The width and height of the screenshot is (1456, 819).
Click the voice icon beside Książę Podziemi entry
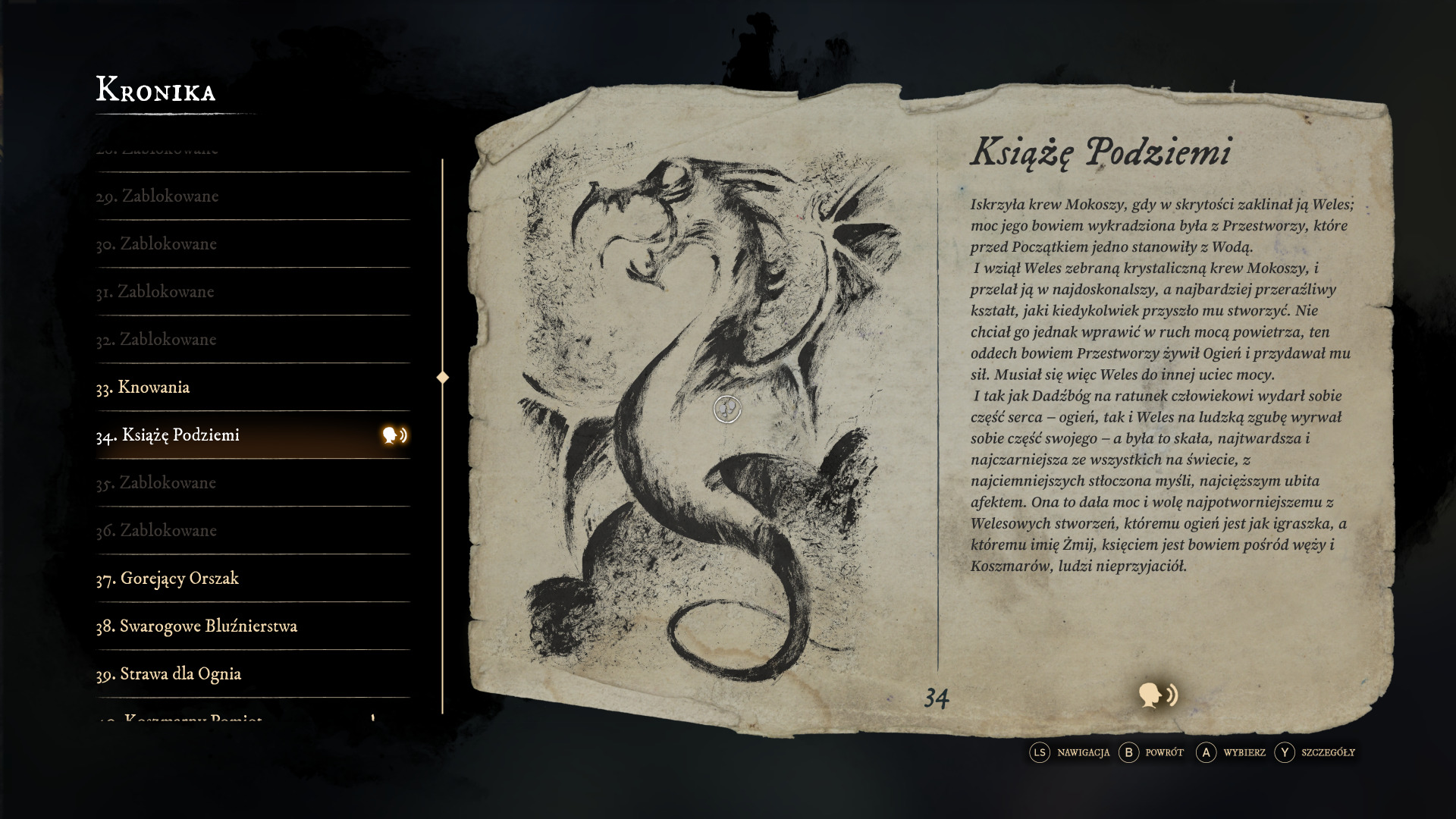point(394,435)
